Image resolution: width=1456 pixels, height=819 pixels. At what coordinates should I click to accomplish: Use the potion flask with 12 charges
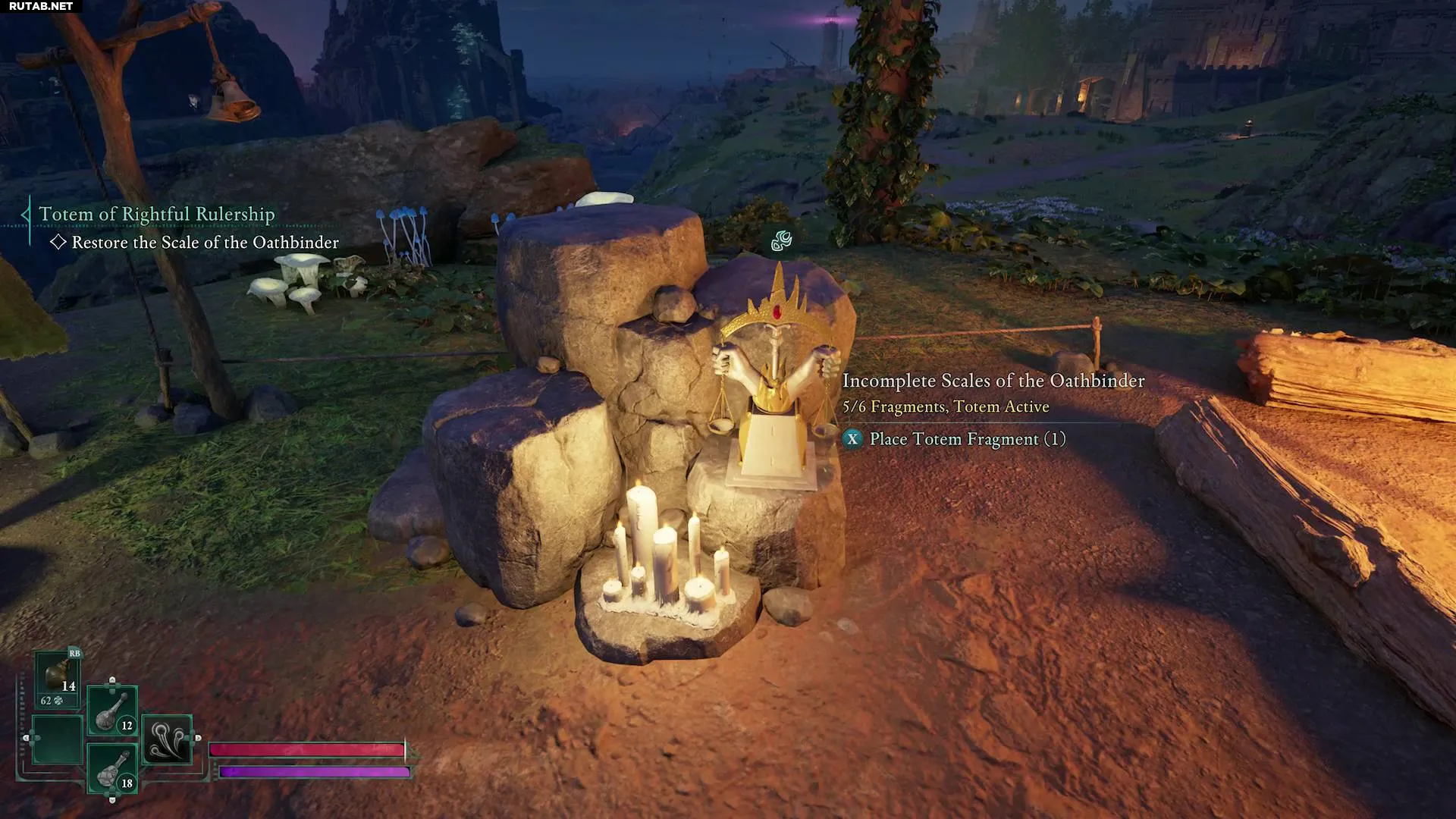pyautogui.click(x=112, y=711)
